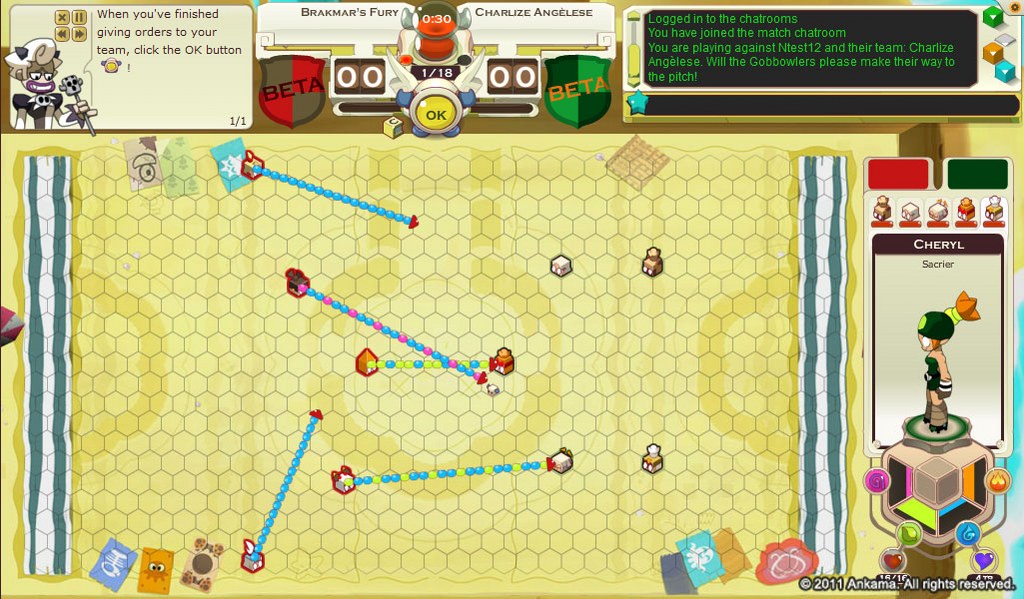The height and width of the screenshot is (599, 1024).
Task: Close the tutorial tip with the X button
Action: [62, 17]
